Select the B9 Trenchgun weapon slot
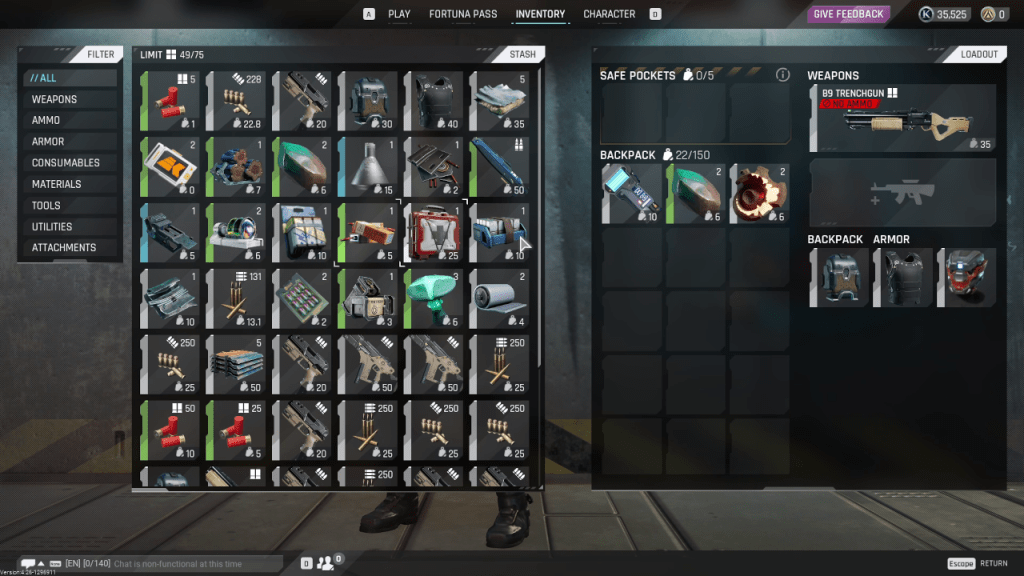Image resolution: width=1024 pixels, height=576 pixels. [903, 119]
